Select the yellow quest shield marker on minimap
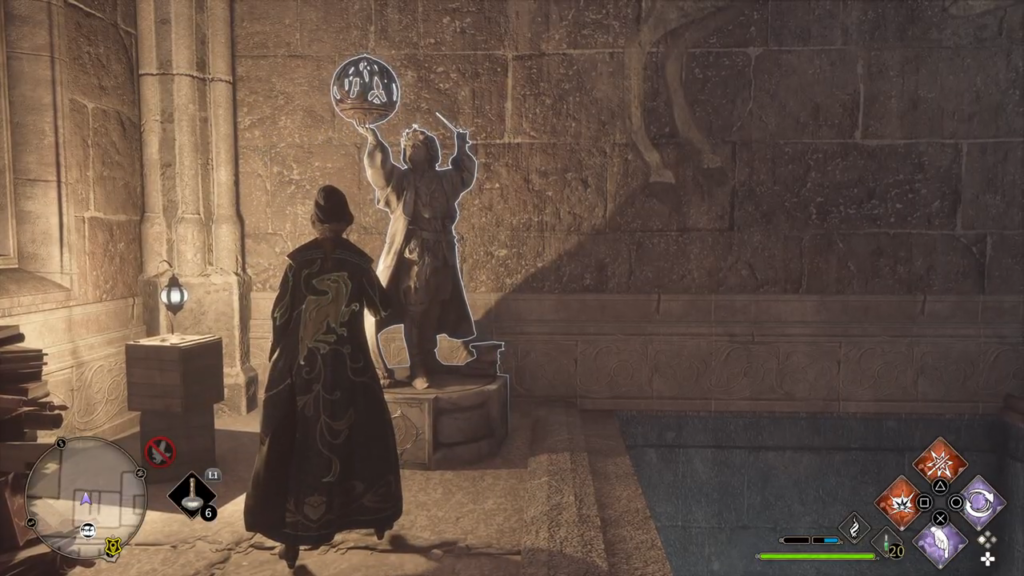The height and width of the screenshot is (576, 1024). pyautogui.click(x=114, y=546)
